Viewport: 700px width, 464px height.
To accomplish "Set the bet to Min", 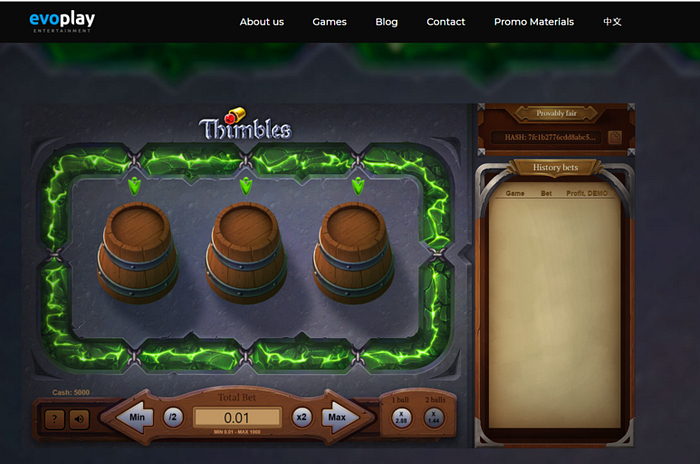I will [135, 417].
